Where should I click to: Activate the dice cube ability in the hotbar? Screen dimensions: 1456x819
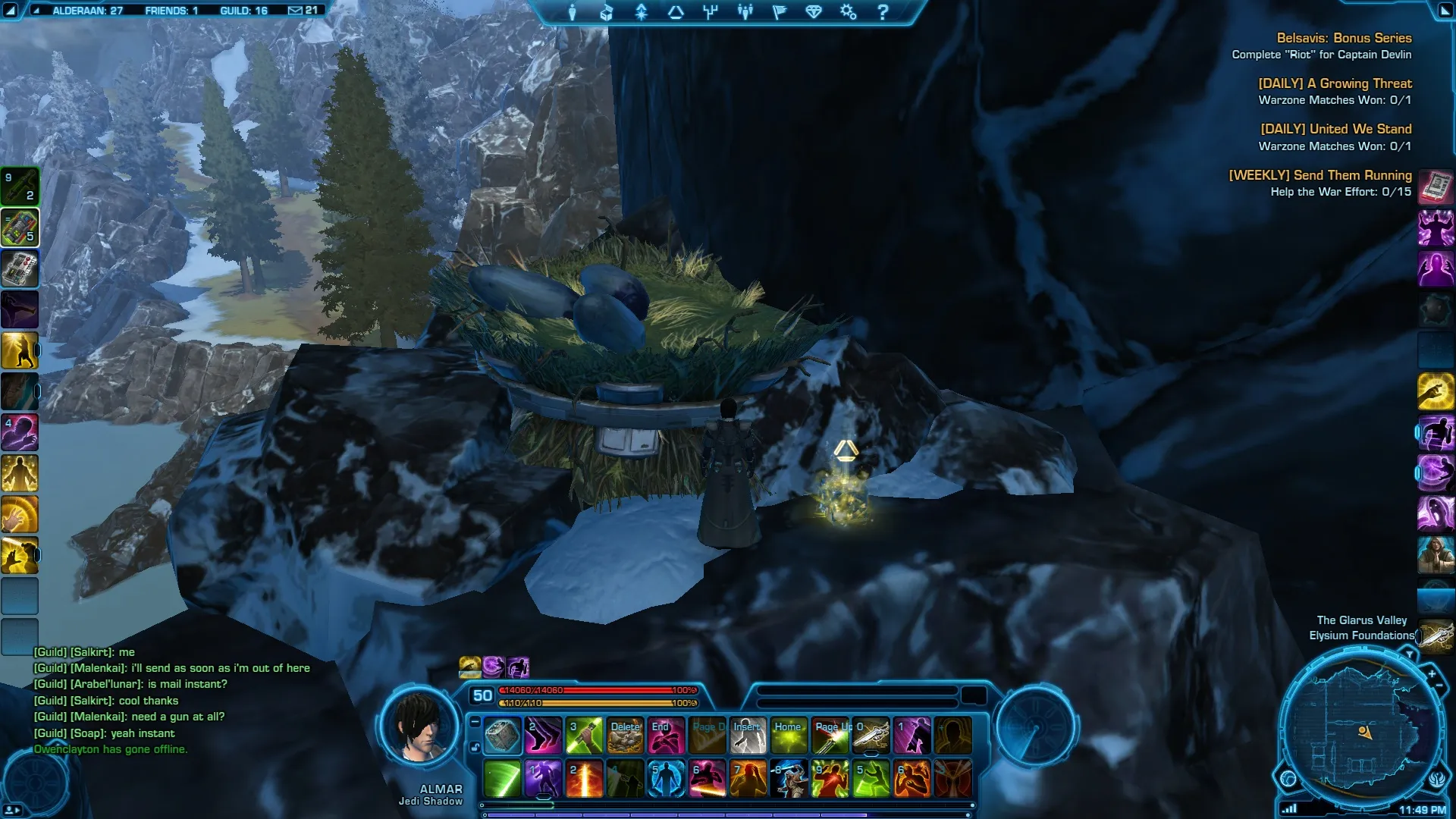502,736
